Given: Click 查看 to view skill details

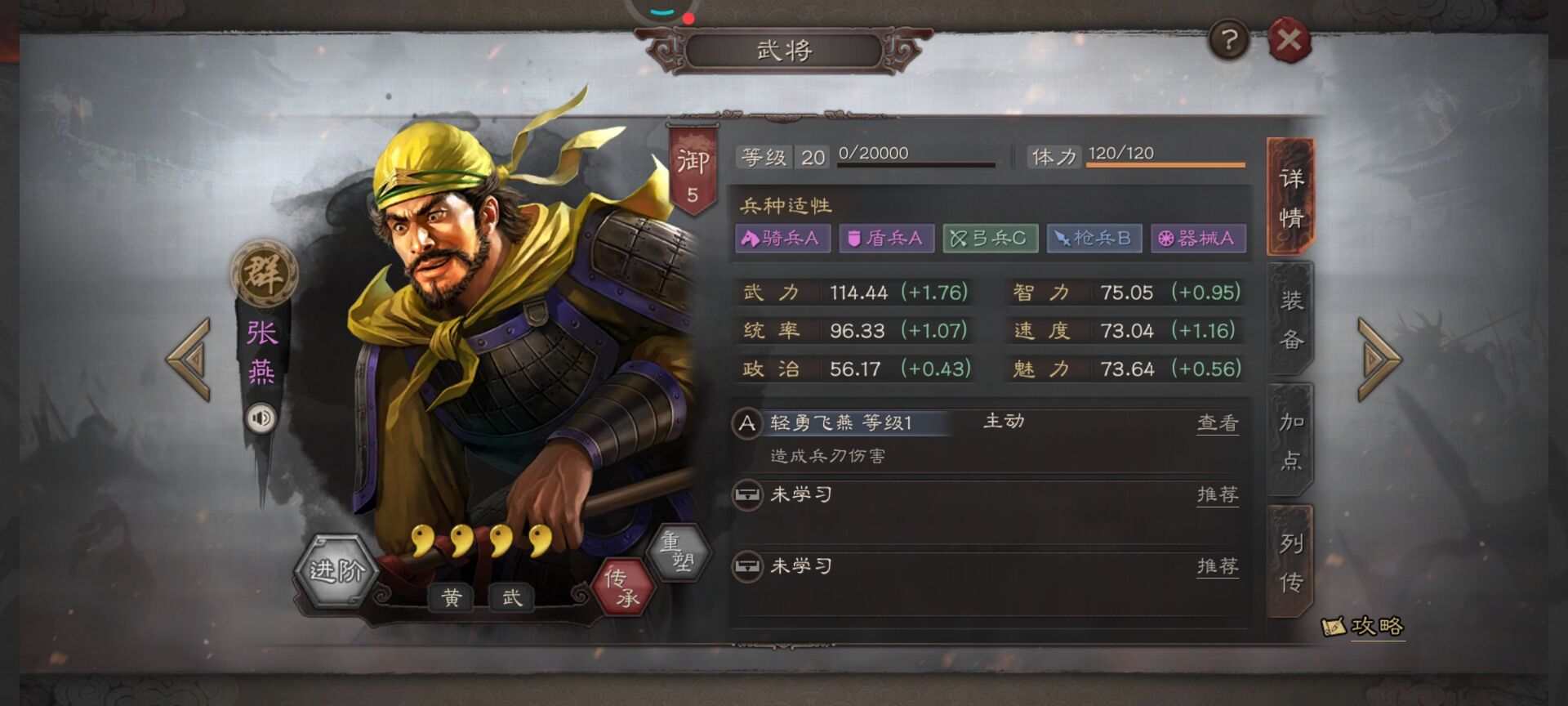Looking at the screenshot, I should click(1218, 422).
